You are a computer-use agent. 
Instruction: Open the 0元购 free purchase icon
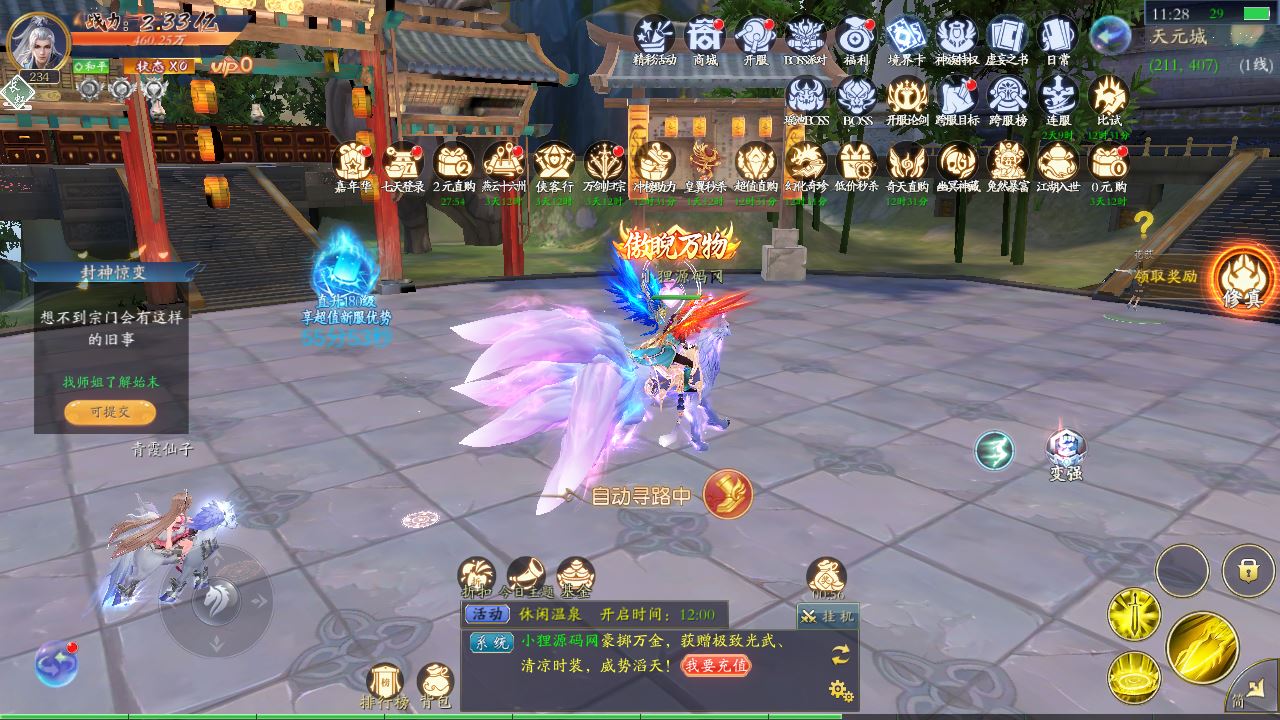pyautogui.click(x=1108, y=162)
